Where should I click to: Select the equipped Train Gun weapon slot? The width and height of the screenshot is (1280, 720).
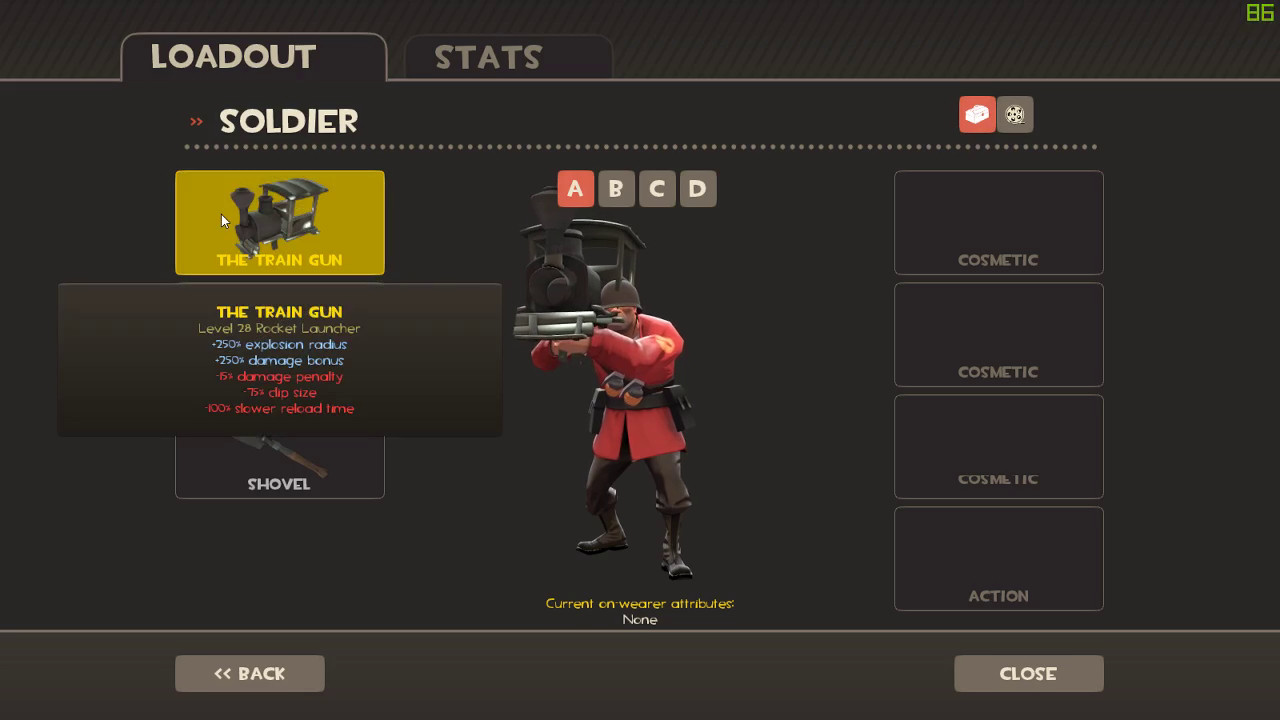click(280, 222)
